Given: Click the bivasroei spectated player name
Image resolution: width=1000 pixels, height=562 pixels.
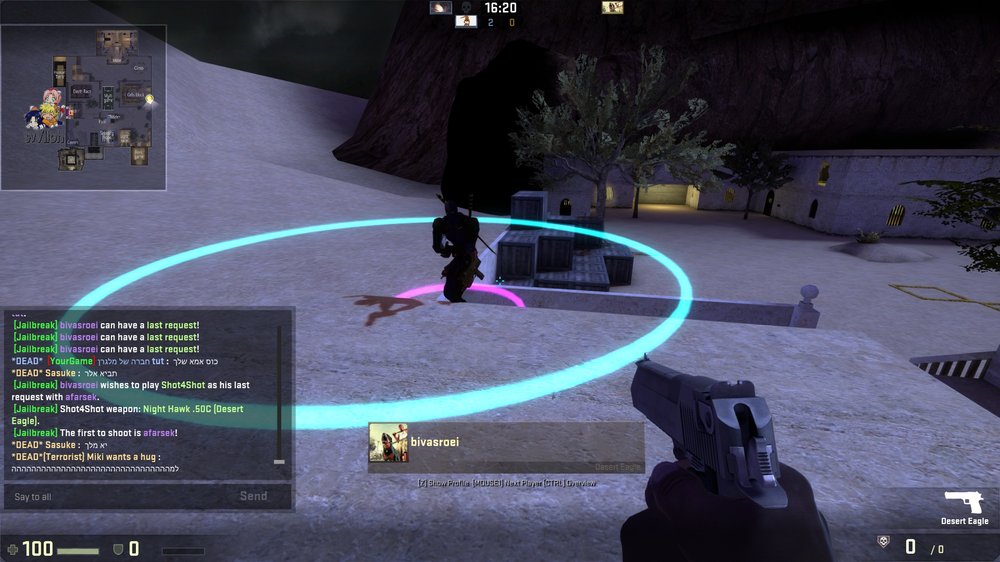Looking at the screenshot, I should [434, 440].
